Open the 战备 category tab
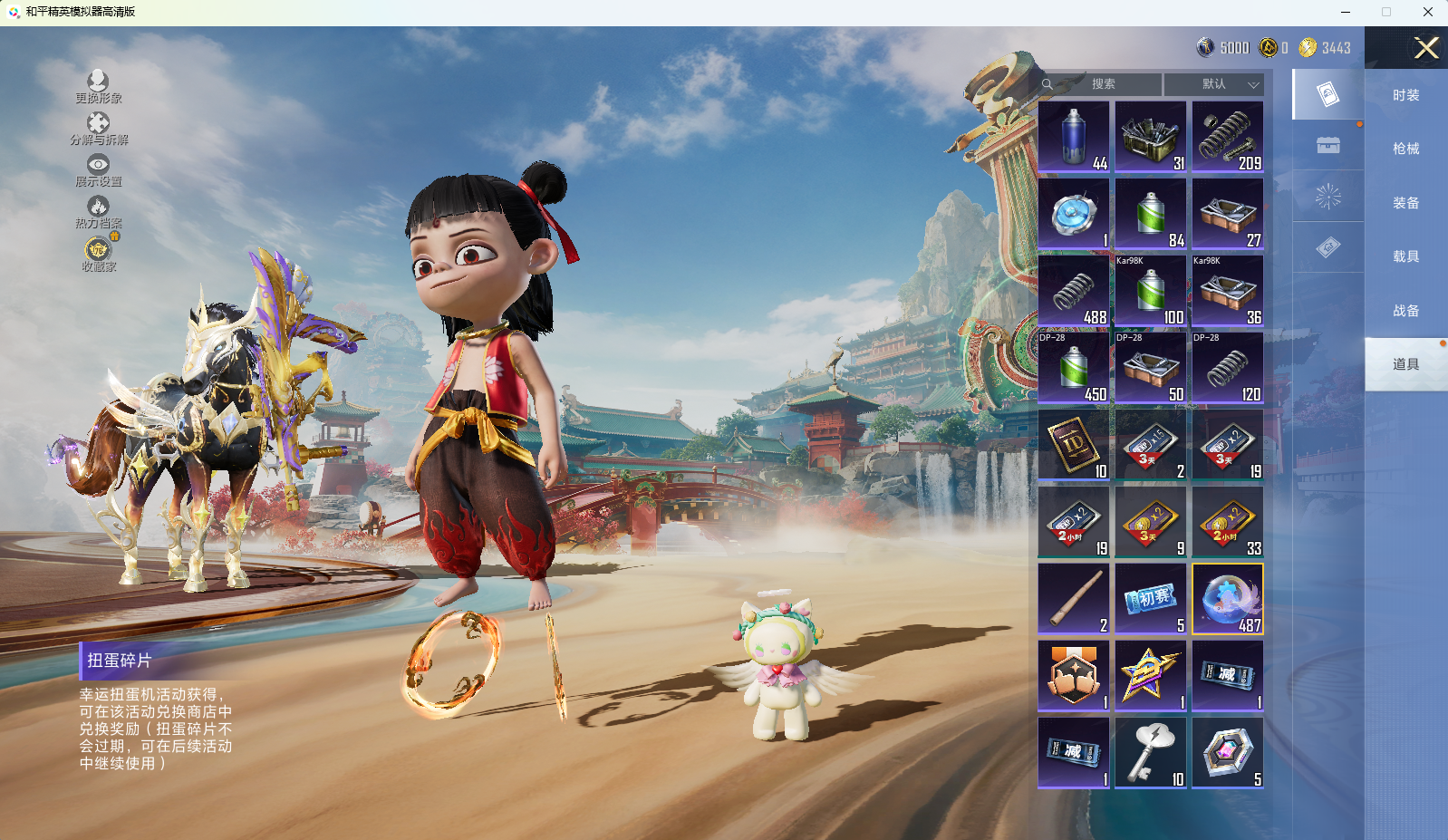The width and height of the screenshot is (1448, 840). [1405, 311]
